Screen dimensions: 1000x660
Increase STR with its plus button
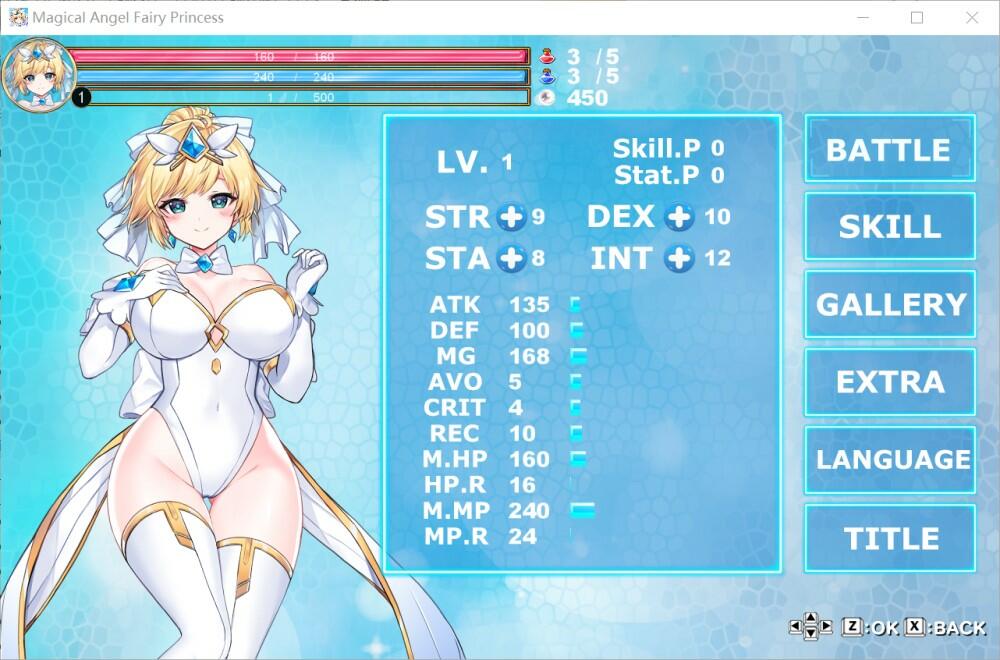[x=511, y=217]
